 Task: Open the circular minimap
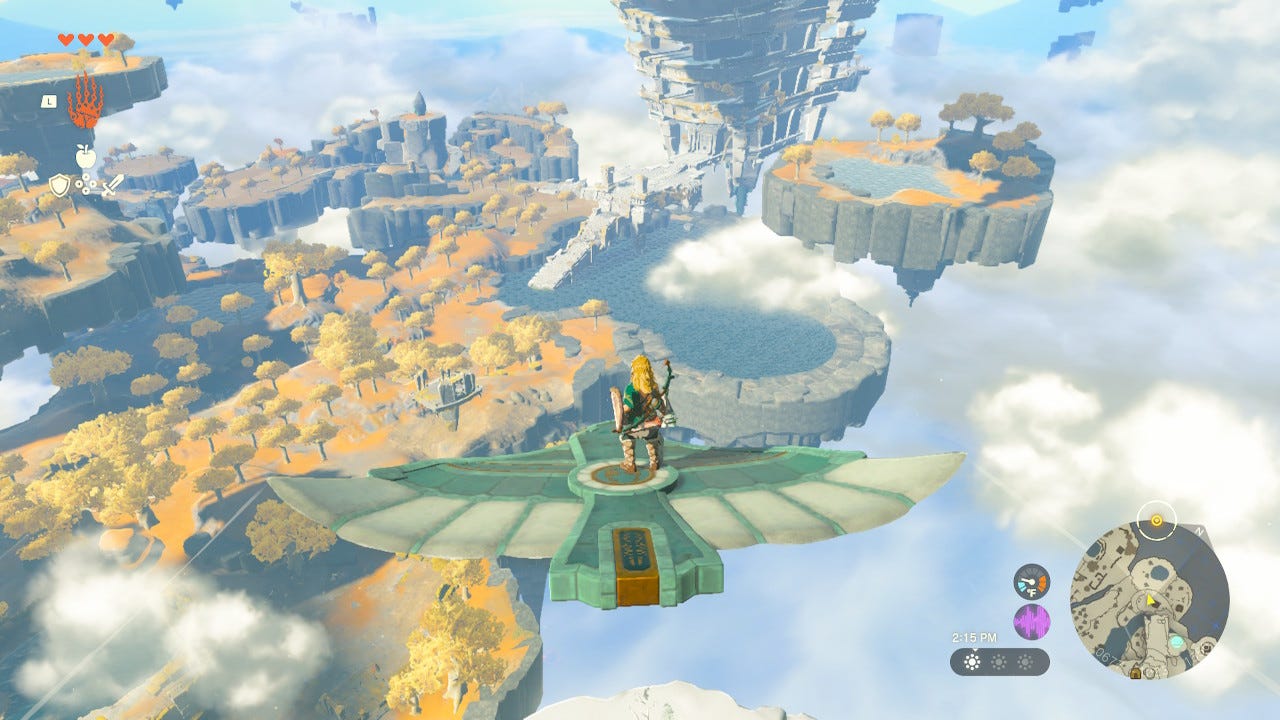point(1149,598)
